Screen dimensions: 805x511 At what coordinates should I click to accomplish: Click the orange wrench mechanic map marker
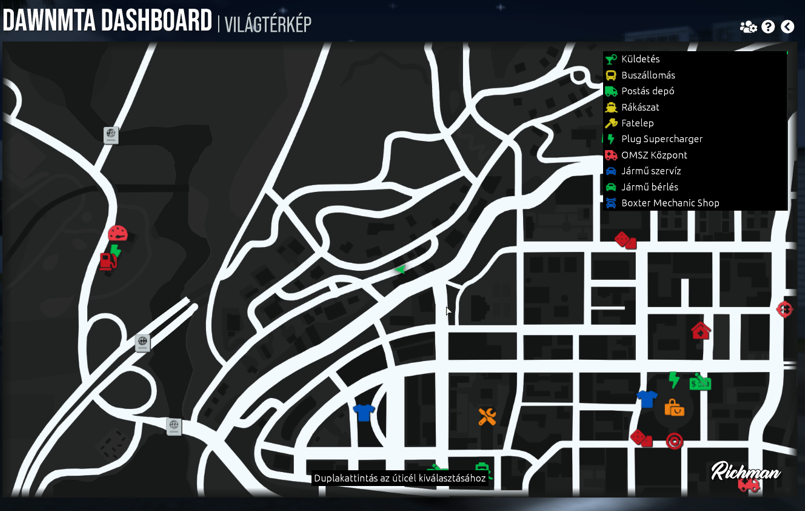click(487, 416)
